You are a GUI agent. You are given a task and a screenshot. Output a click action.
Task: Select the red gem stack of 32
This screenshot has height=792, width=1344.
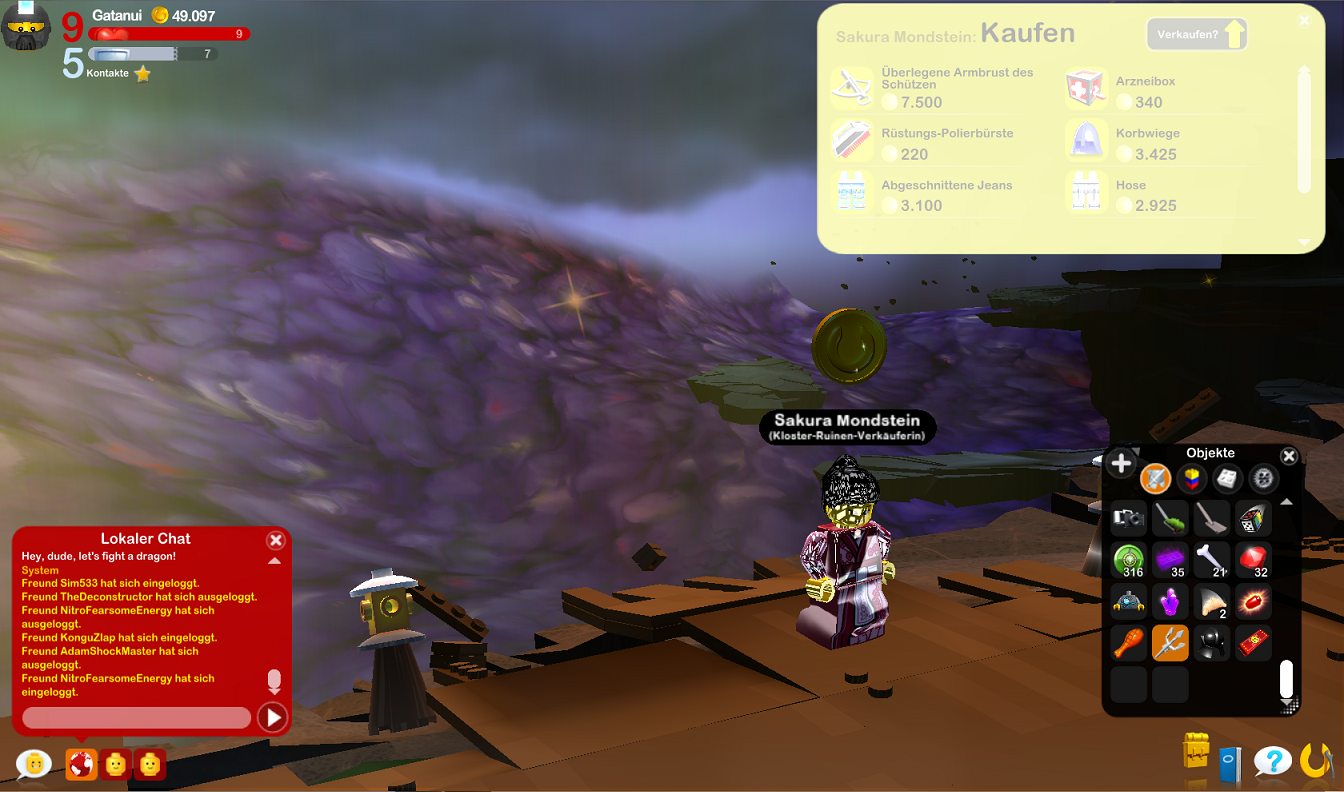coord(1254,560)
